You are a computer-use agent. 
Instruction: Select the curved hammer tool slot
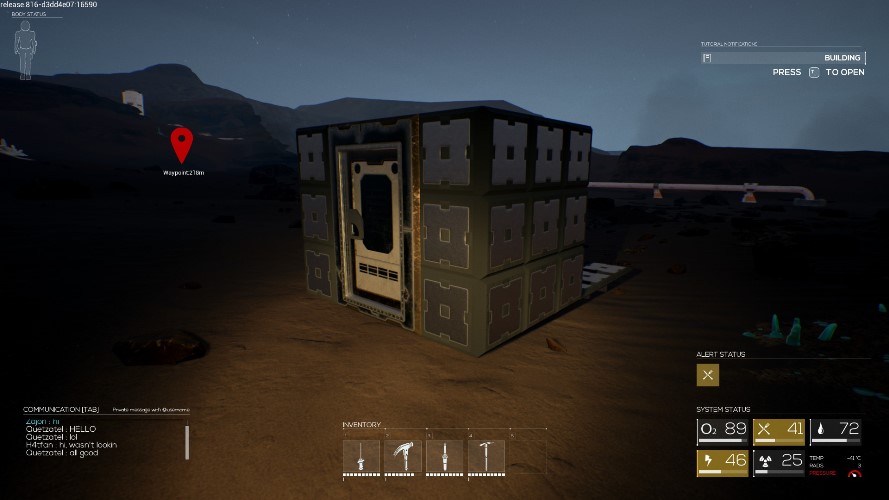pos(403,457)
